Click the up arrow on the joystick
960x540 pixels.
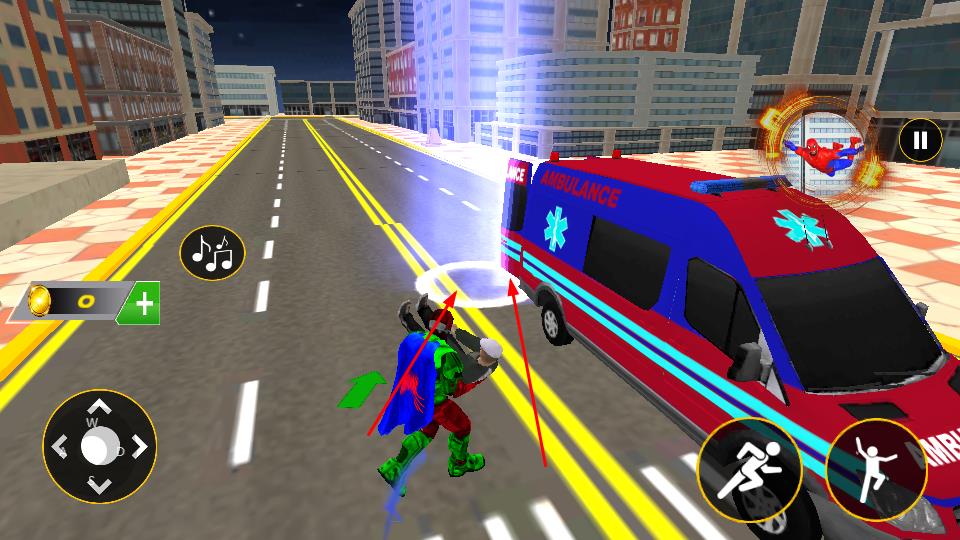(x=99, y=408)
